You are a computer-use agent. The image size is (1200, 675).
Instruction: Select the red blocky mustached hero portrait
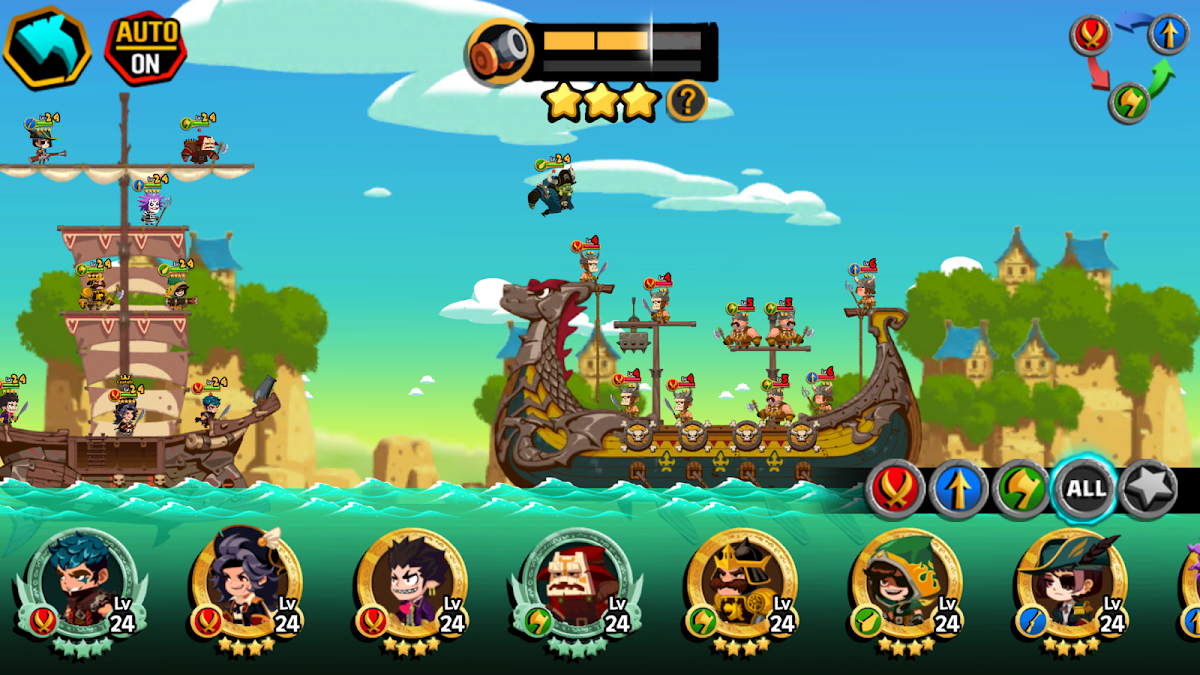[x=576, y=584]
